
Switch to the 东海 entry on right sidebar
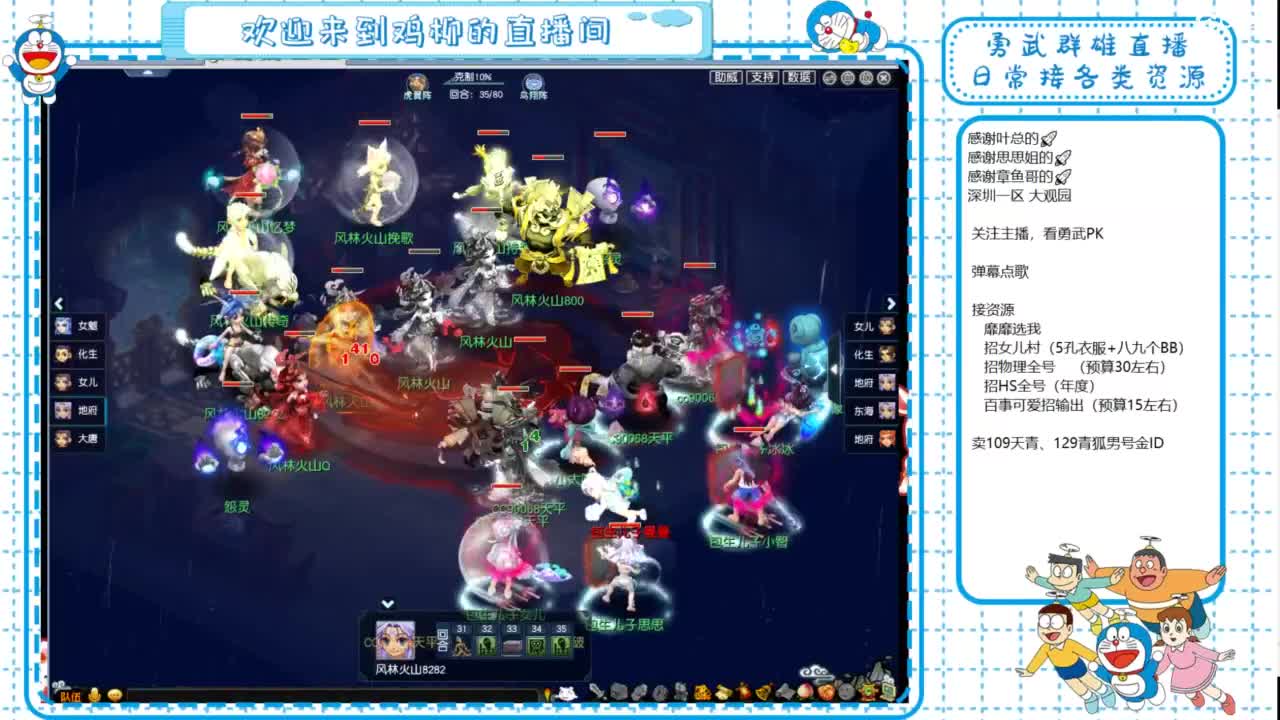870,410
